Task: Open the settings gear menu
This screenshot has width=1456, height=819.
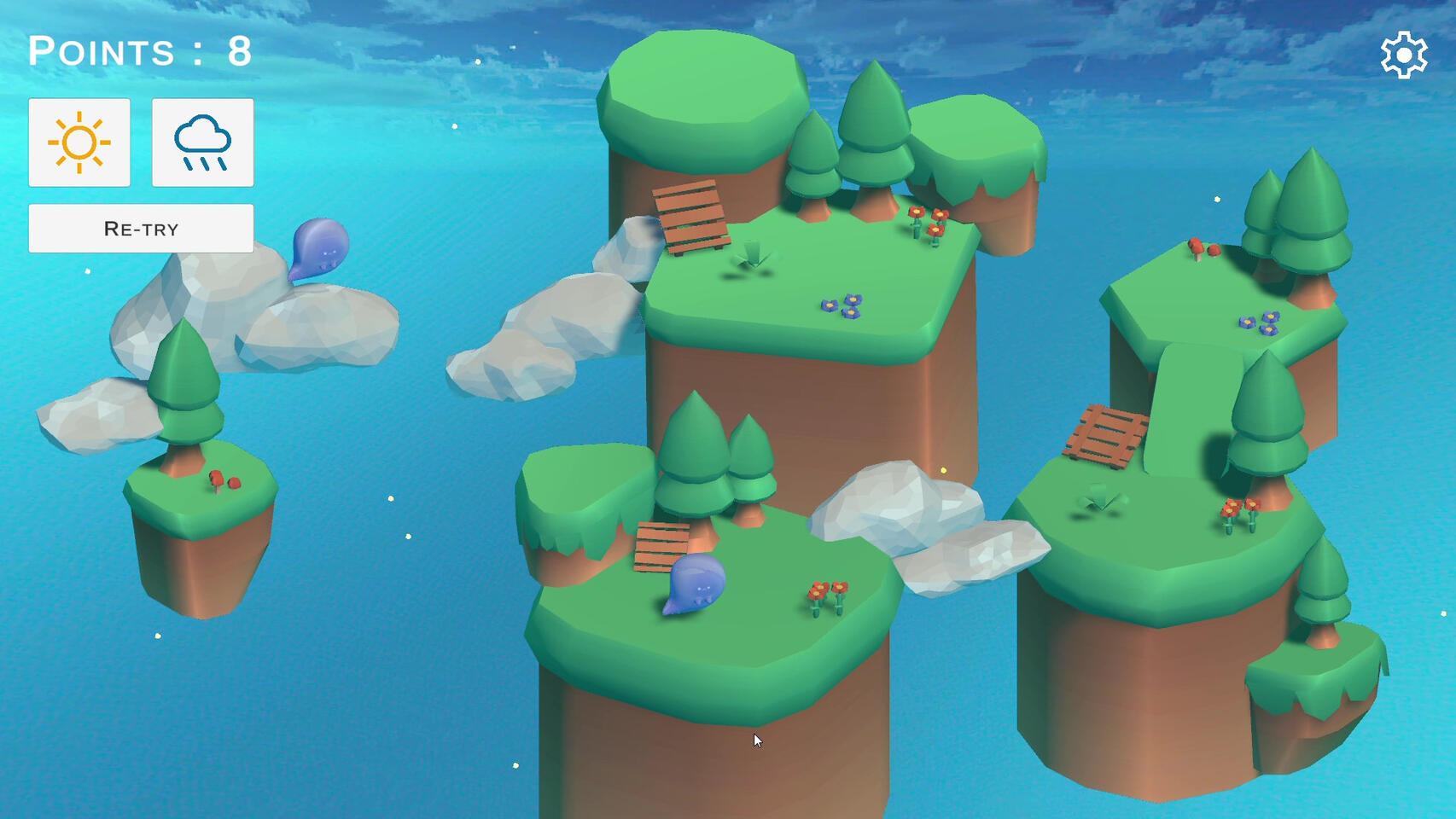Action: (1403, 56)
